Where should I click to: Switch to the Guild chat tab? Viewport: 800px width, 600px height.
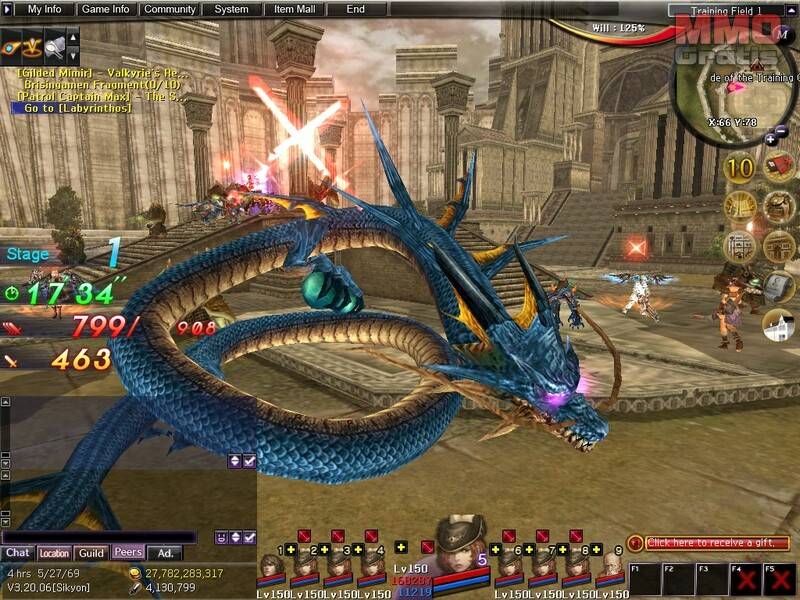[x=91, y=552]
